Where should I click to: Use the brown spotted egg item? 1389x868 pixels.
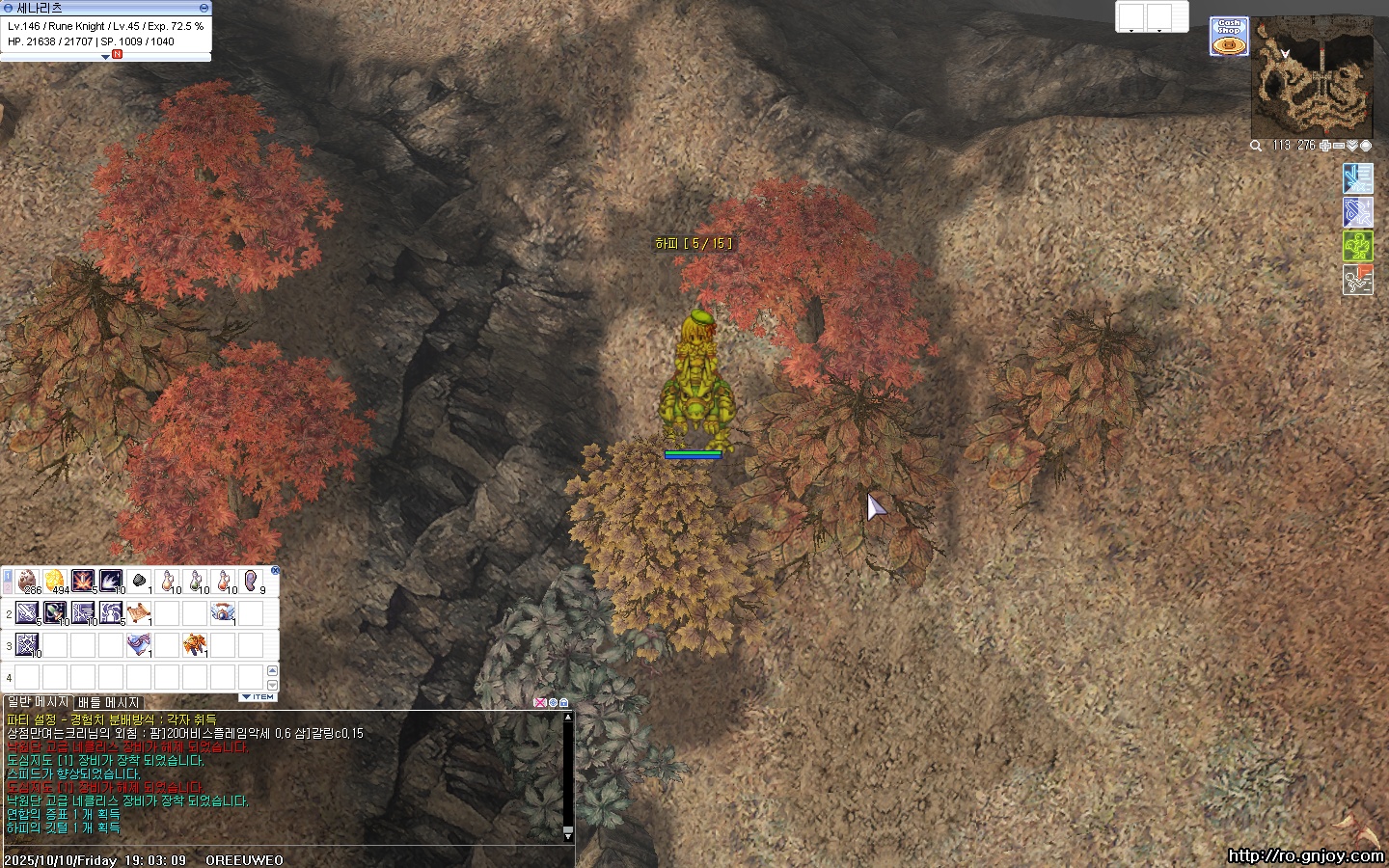pos(28,582)
